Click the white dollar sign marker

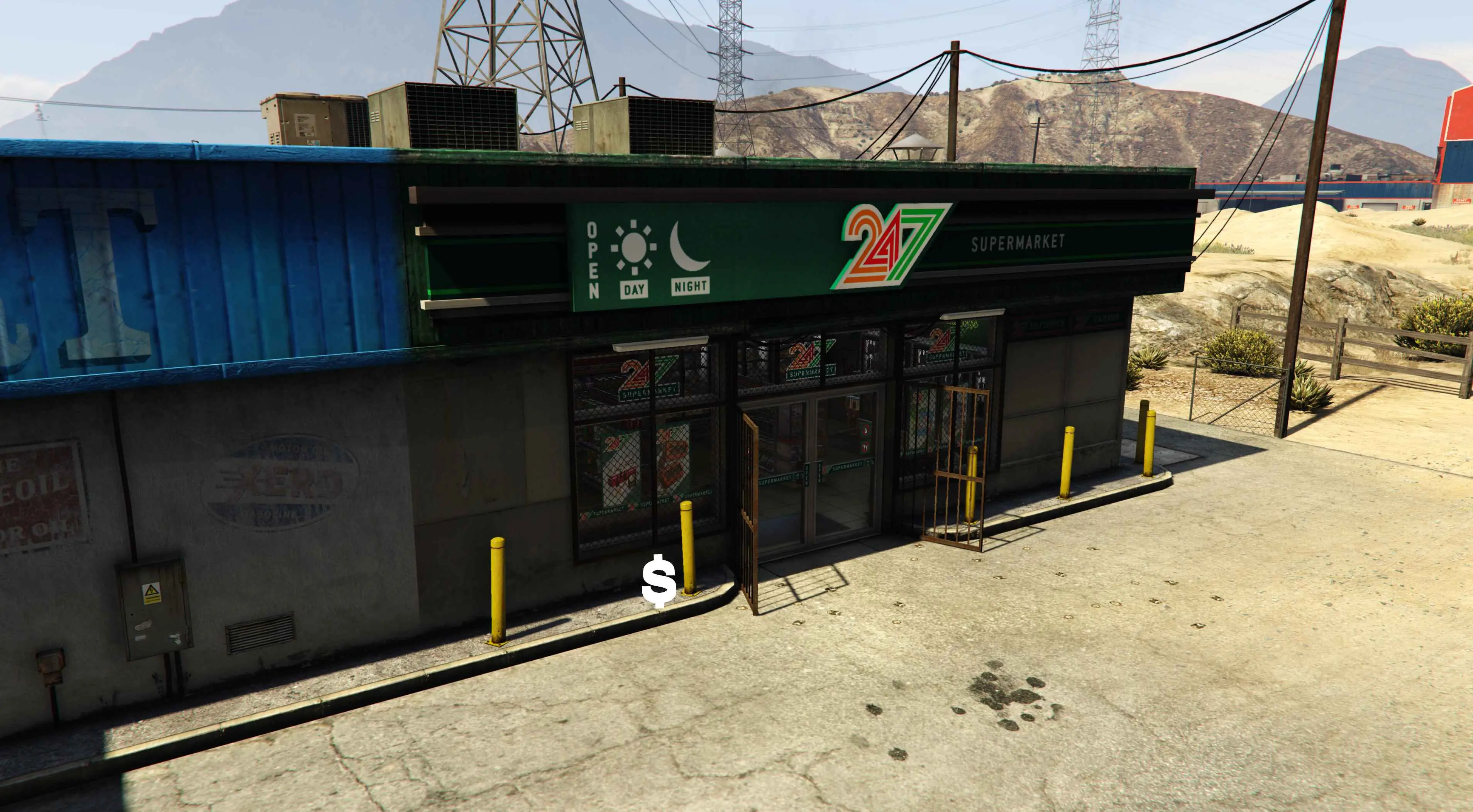659,582
